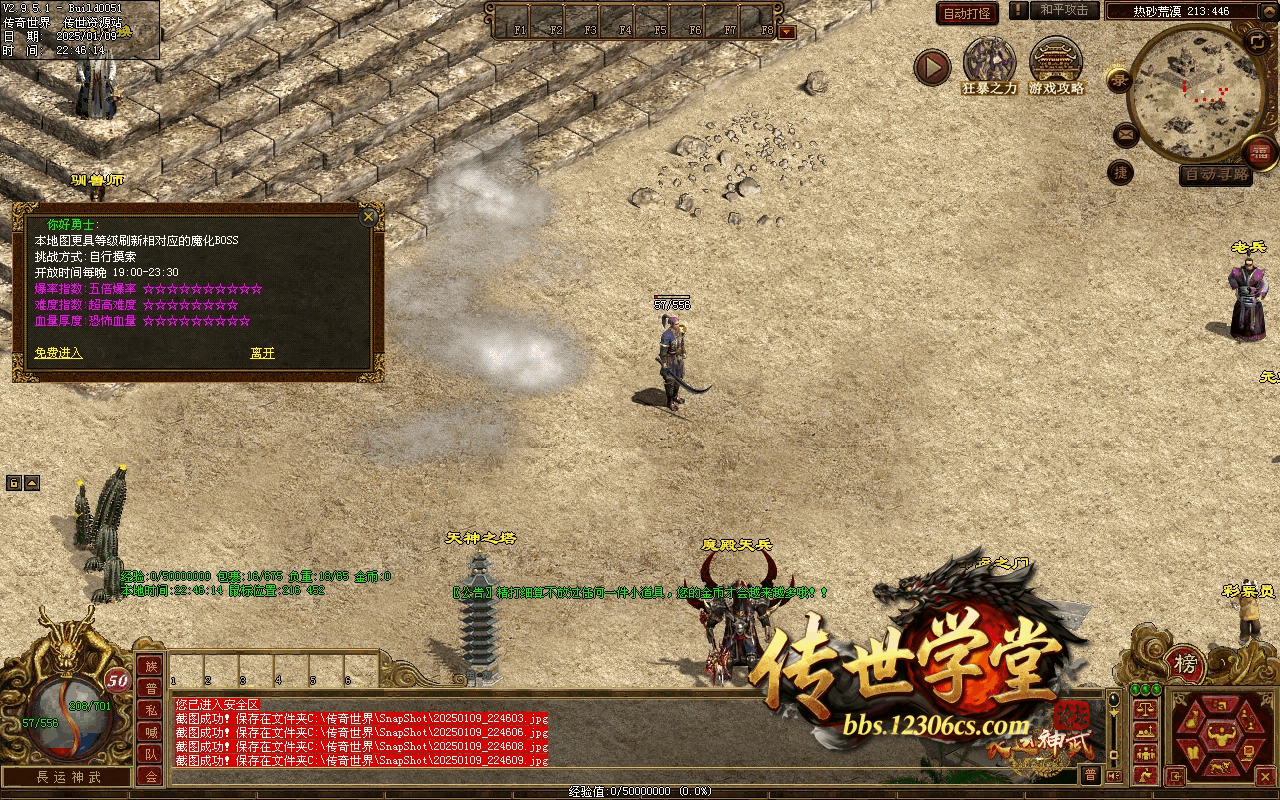Switch to the 族 chat channel
Image resolution: width=1280 pixels, height=800 pixels.
tap(150, 666)
